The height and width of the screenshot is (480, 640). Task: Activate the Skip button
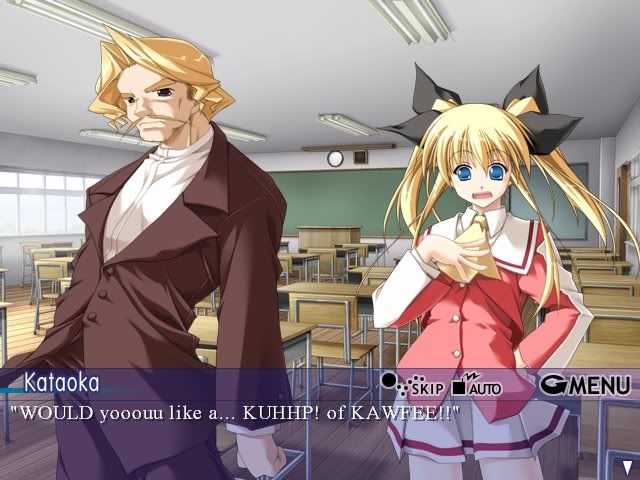pyautogui.click(x=414, y=384)
